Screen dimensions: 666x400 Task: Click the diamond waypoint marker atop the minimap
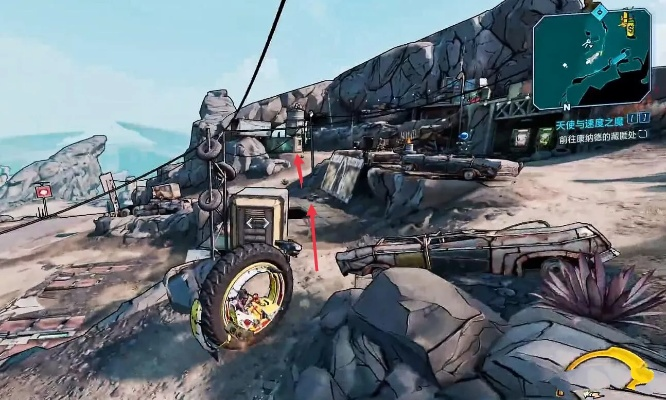(x=599, y=13)
